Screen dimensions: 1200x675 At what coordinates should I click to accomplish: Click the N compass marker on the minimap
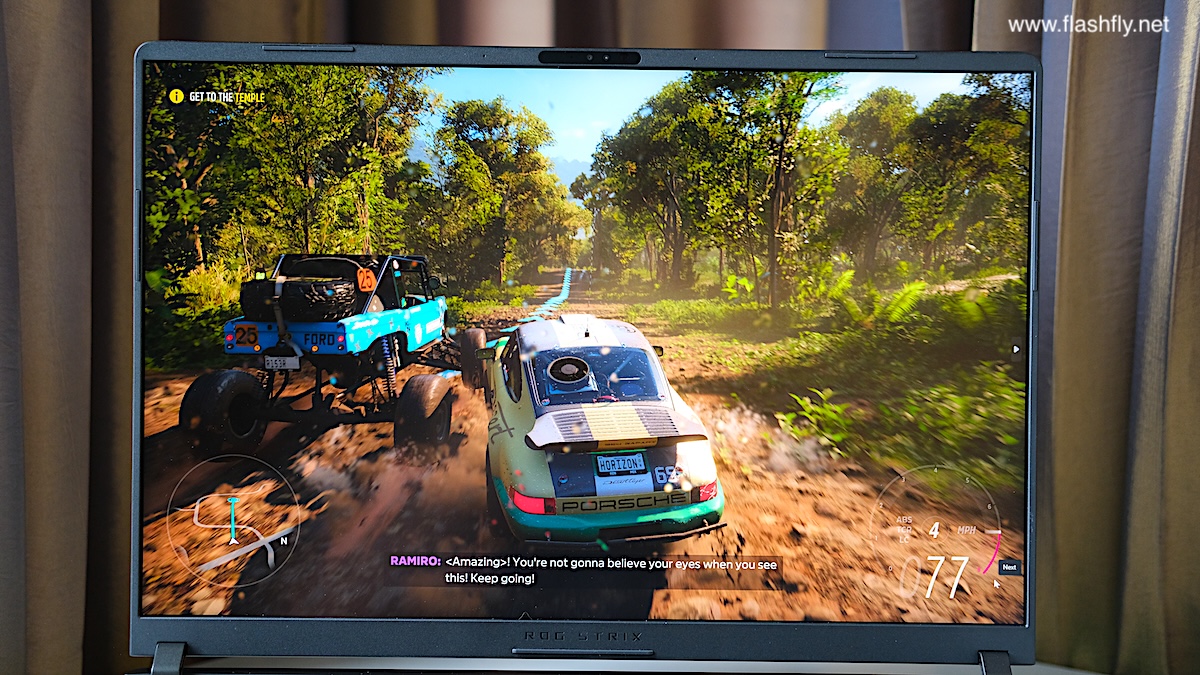click(x=284, y=541)
